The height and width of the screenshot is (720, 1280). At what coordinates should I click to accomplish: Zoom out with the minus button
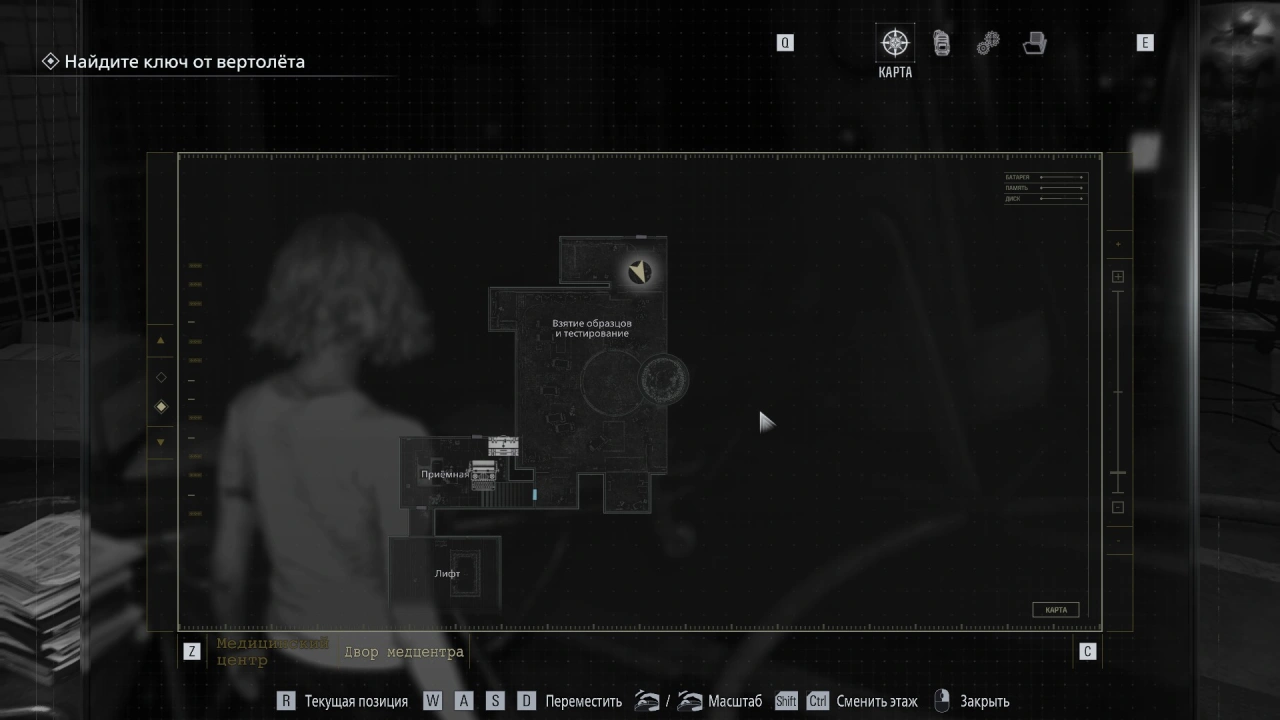(x=1118, y=507)
